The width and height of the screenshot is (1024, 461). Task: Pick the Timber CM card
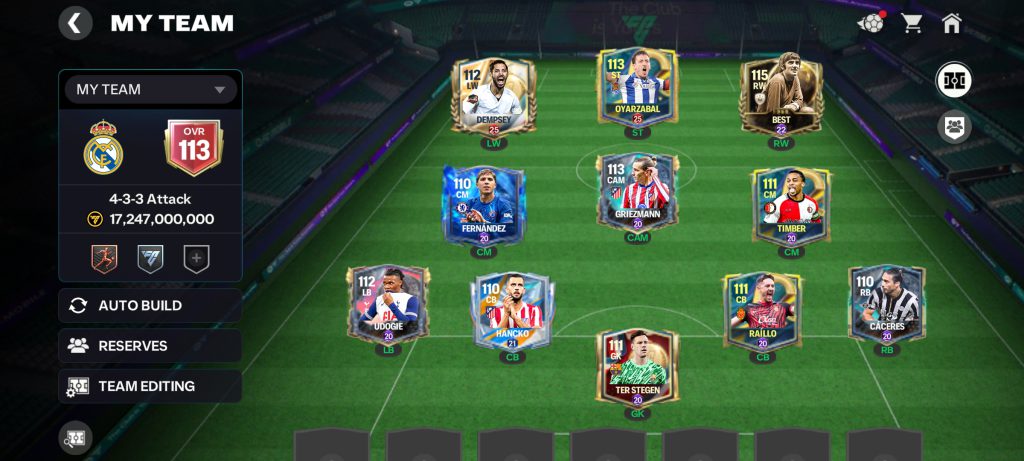[x=790, y=207]
